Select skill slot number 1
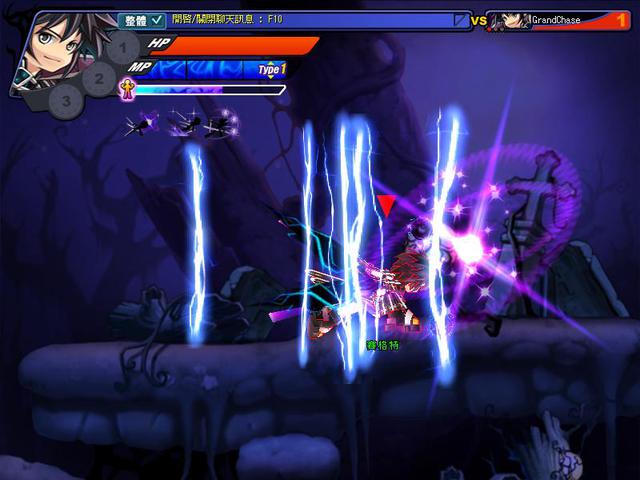The width and height of the screenshot is (640, 480). [x=122, y=46]
